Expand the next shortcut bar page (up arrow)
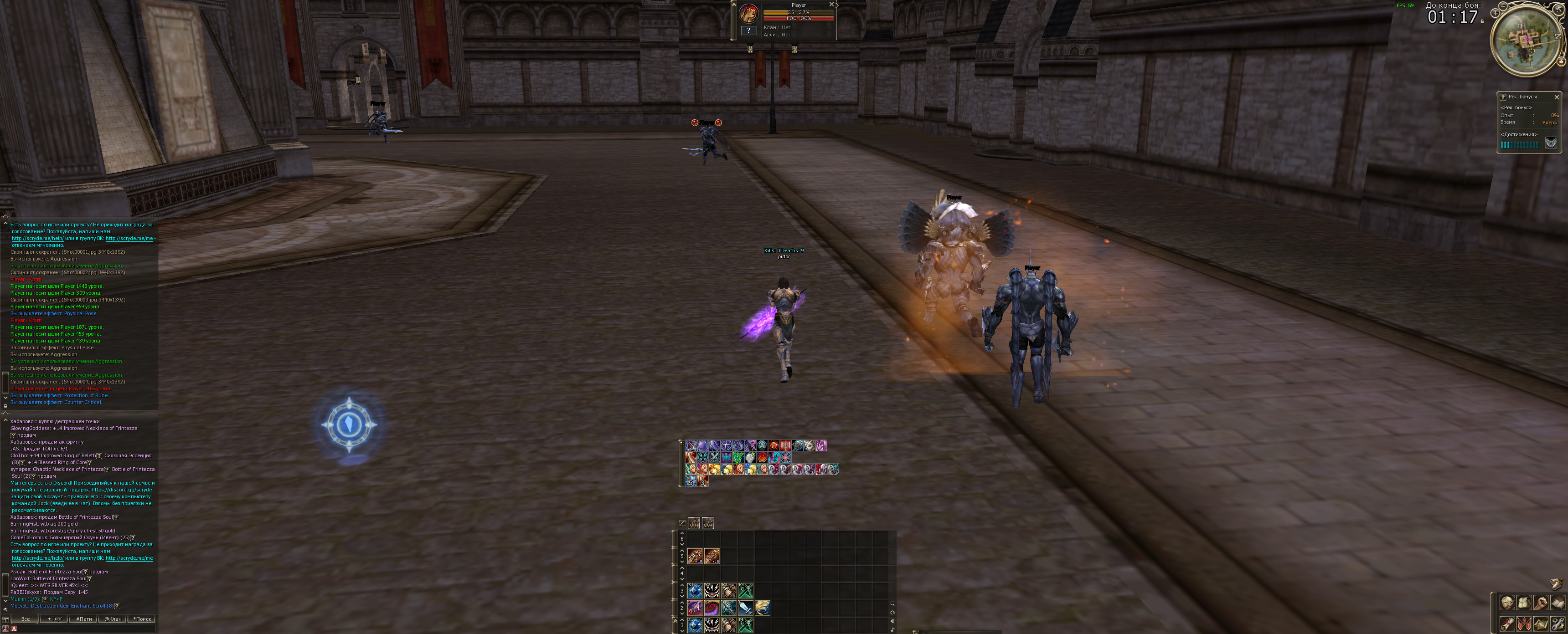Viewport: 1568px width, 634px height. pyautogui.click(x=682, y=533)
